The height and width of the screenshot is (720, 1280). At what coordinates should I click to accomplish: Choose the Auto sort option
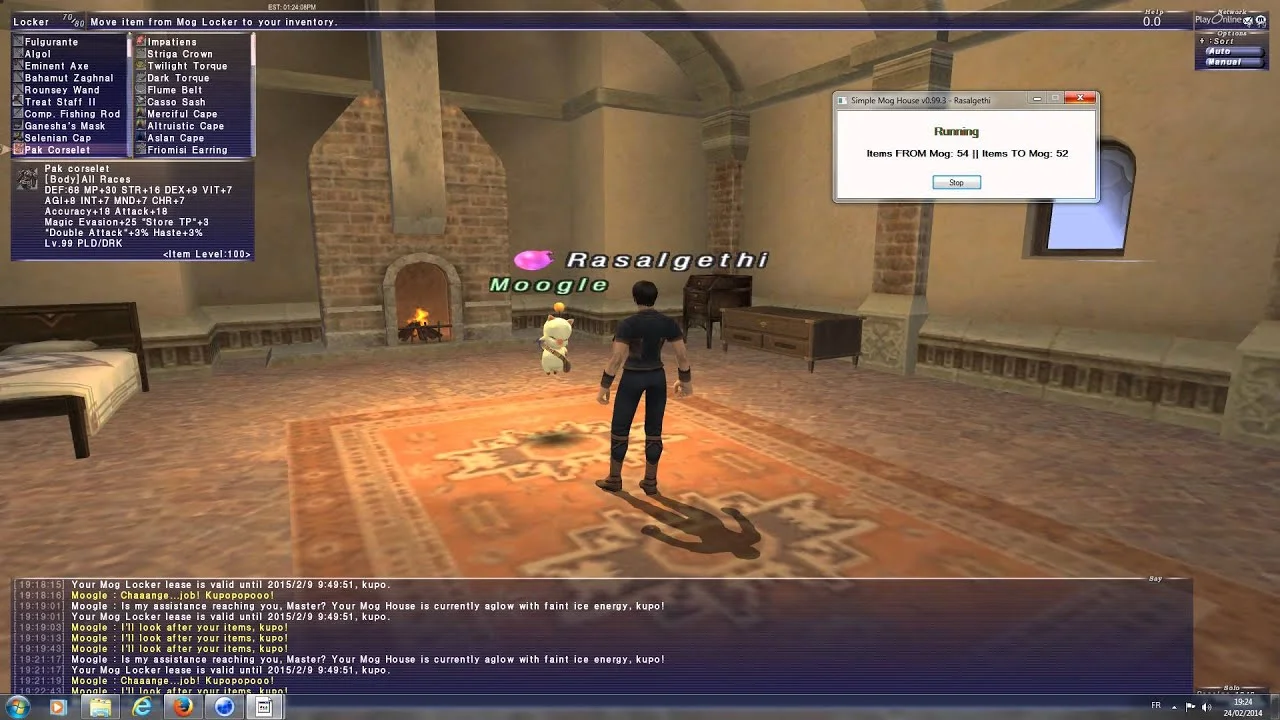[x=1219, y=51]
